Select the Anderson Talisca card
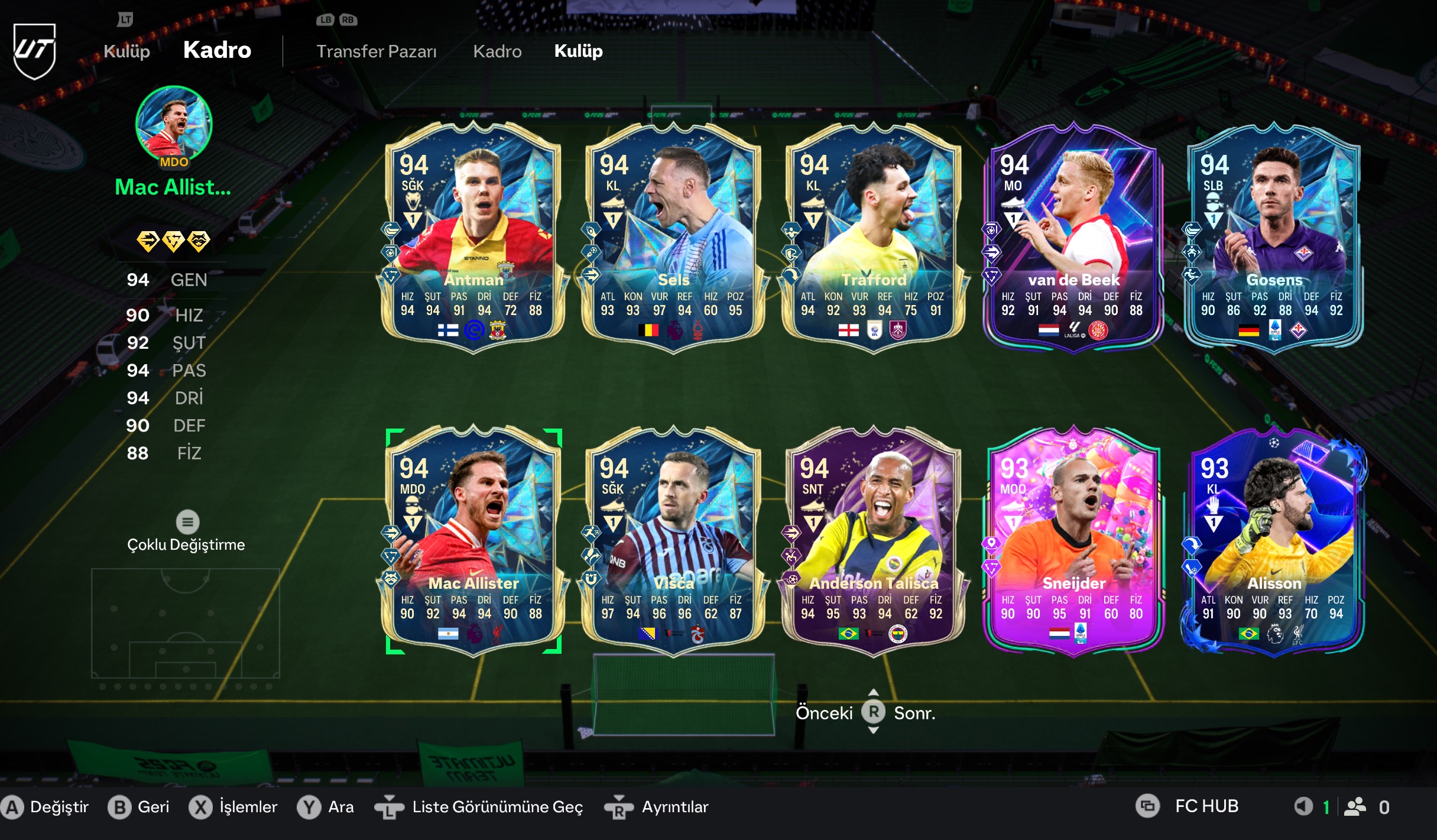The height and width of the screenshot is (840, 1437). pyautogui.click(x=873, y=541)
